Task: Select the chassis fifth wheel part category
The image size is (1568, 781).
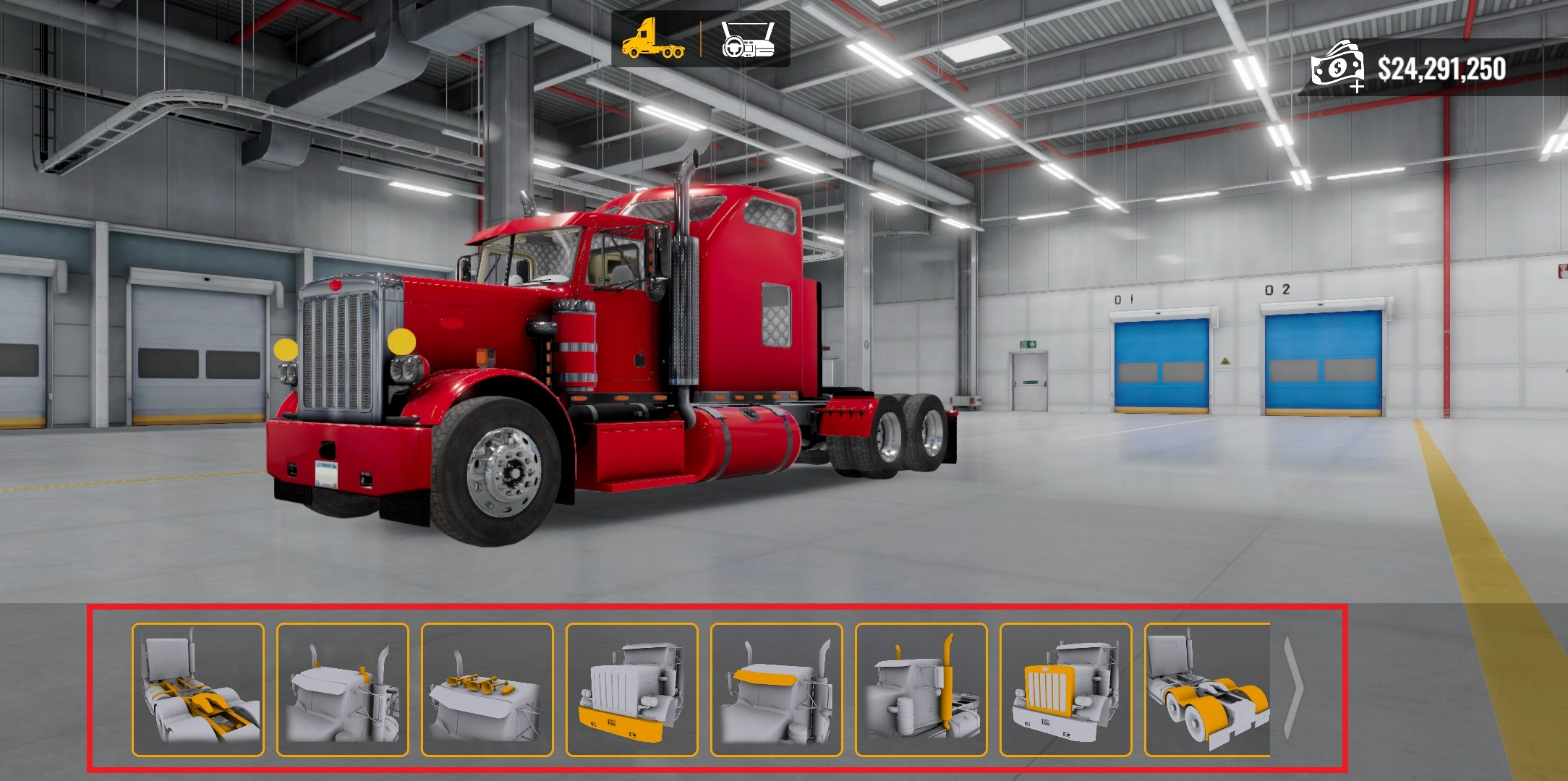Action: 198,689
